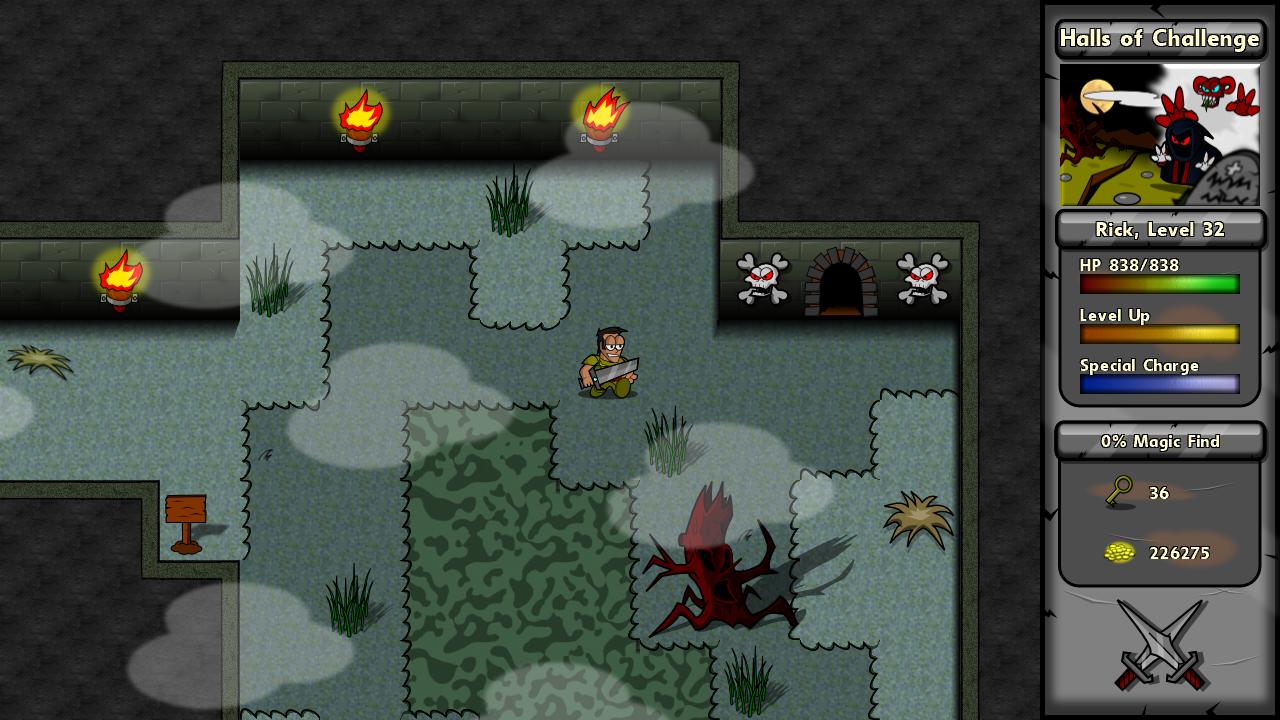The image size is (1280, 720).
Task: Click the HP 838/838 health bar
Action: 1159,284
